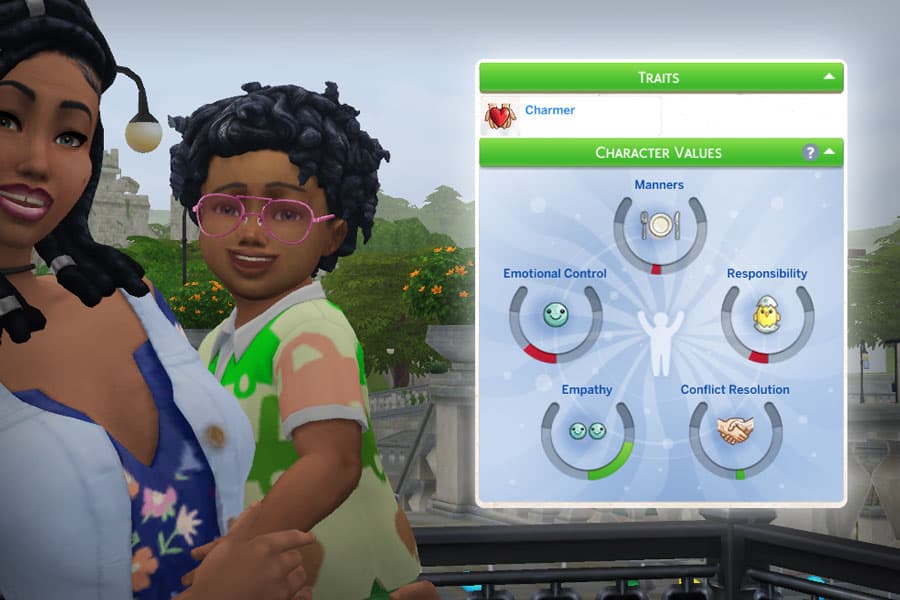
Task: Collapse the Character Values section
Action: click(830, 153)
